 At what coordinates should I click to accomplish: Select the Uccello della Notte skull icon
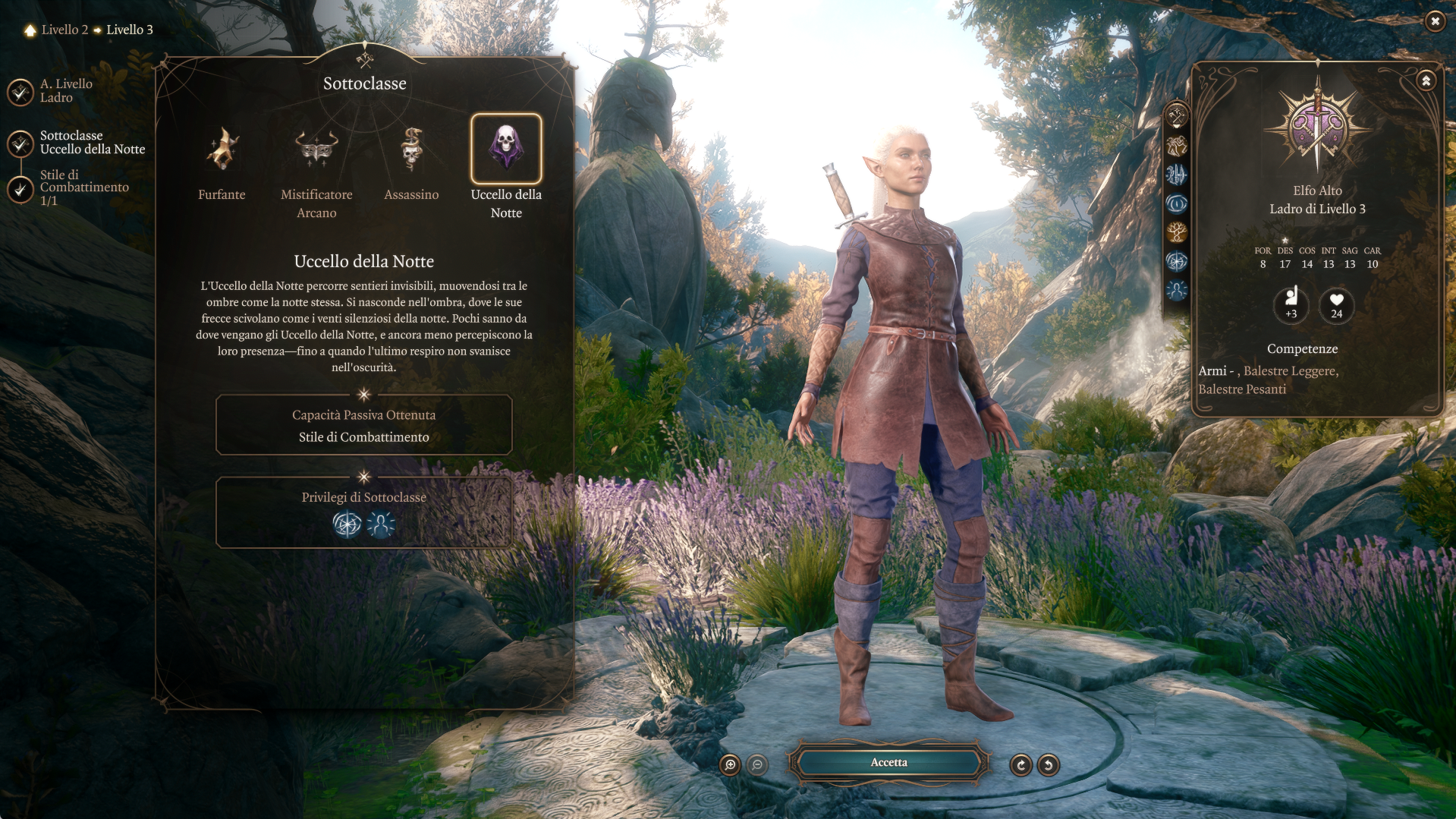[x=506, y=148]
